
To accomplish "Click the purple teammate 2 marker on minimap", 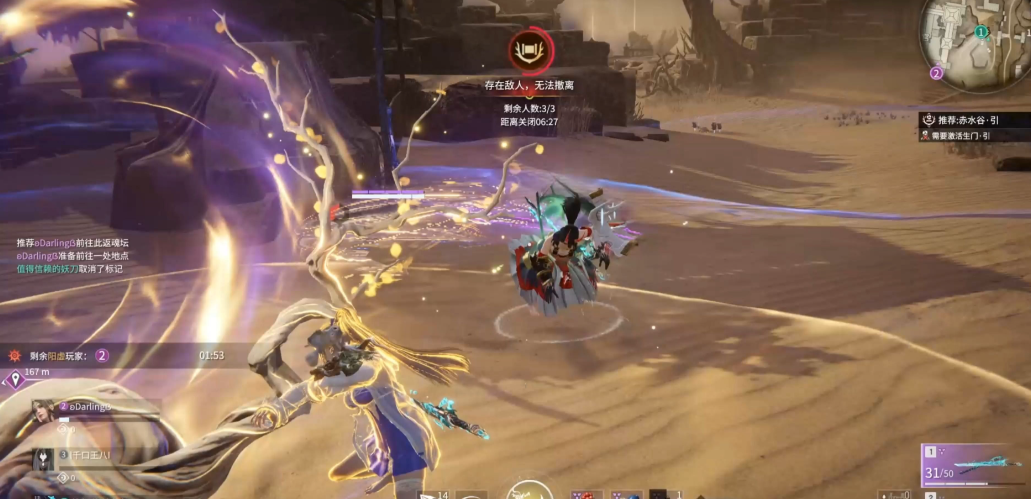I will click(936, 72).
